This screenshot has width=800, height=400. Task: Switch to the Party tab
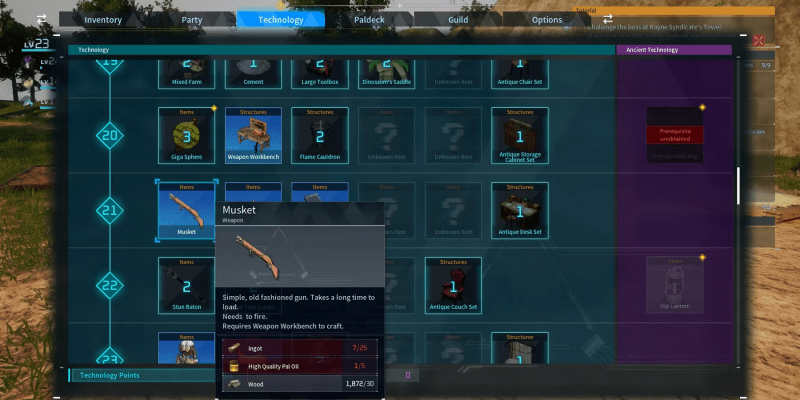192,19
